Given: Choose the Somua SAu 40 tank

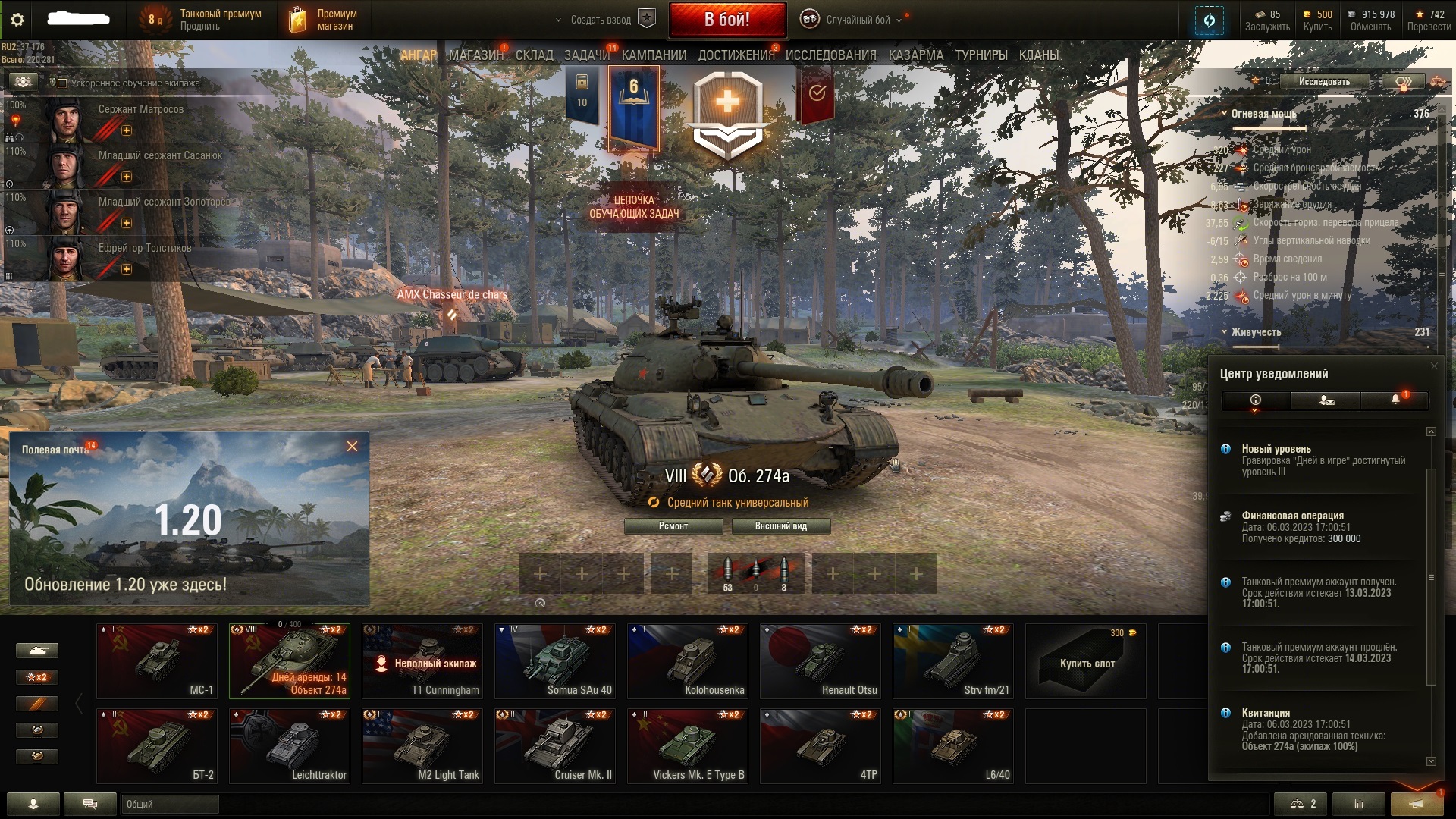Looking at the screenshot, I should (554, 661).
